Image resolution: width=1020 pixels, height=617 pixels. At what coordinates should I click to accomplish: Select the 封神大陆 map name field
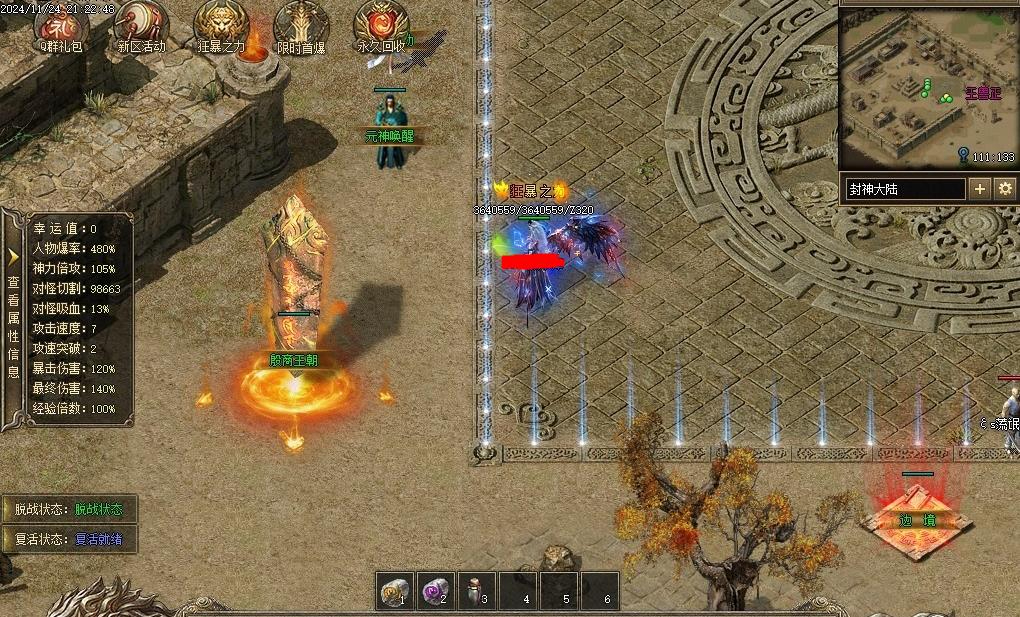[x=904, y=188]
